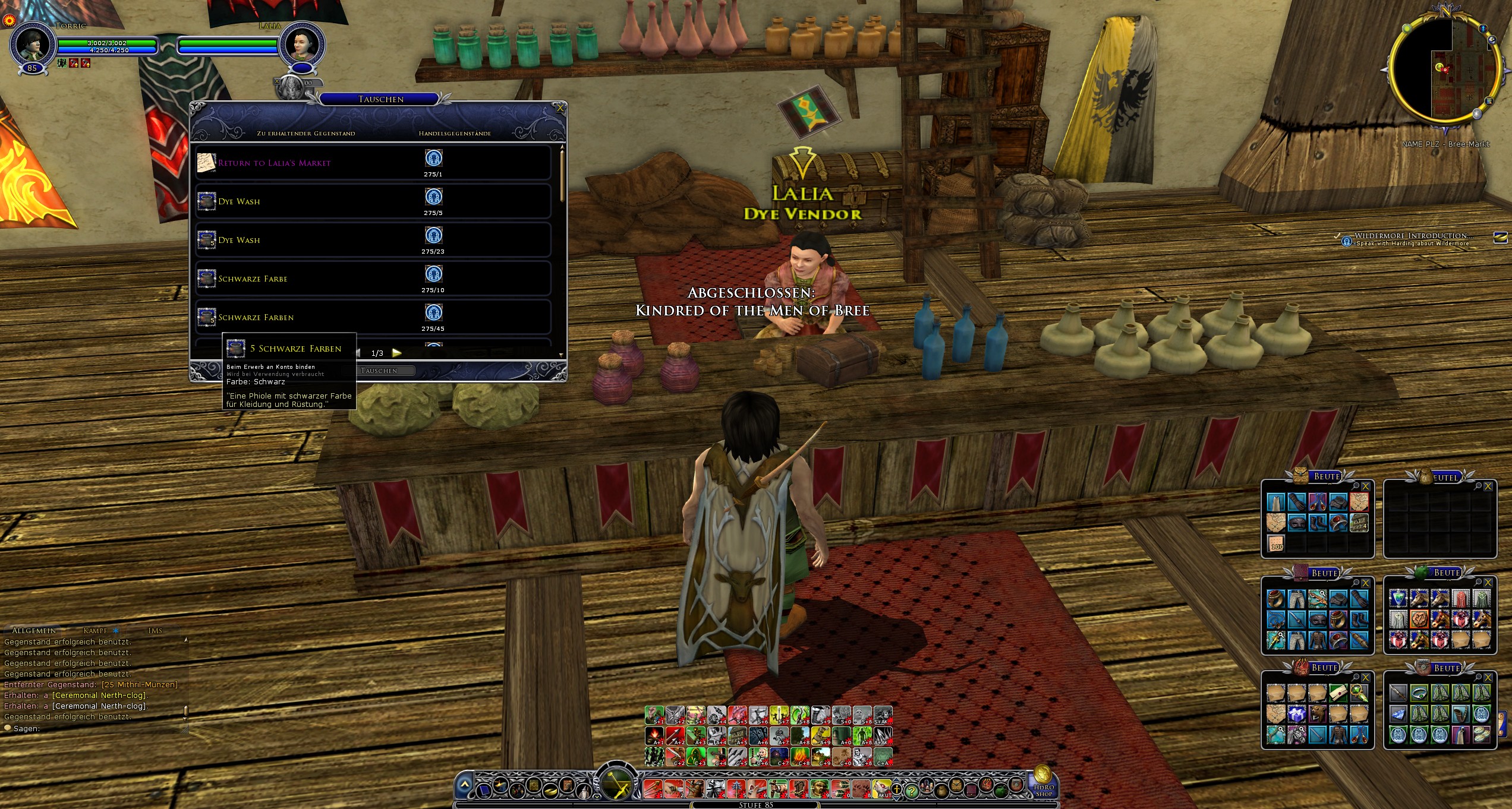Viewport: 1512px width, 809px height.
Task: Switch to the Allgemein chat tab
Action: coord(34,631)
